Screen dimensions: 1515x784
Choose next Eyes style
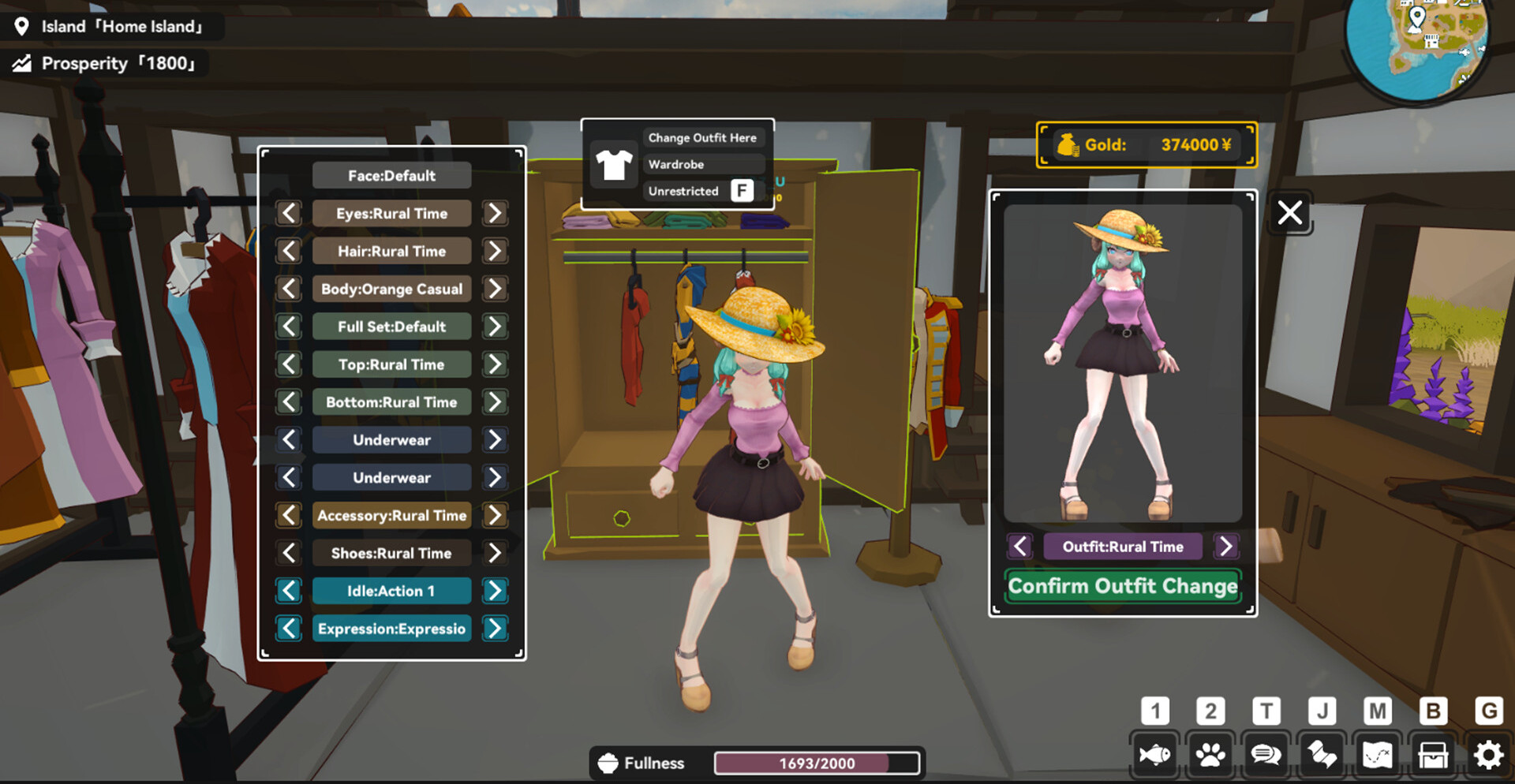495,213
